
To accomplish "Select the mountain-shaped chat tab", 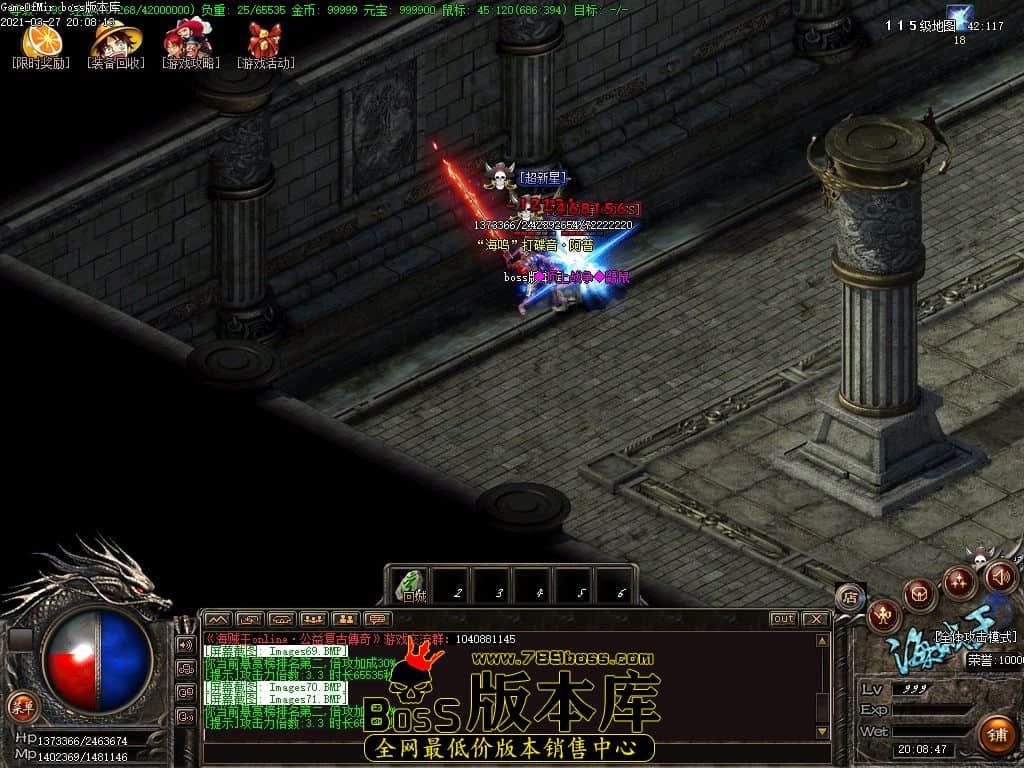I will pyautogui.click(x=217, y=619).
